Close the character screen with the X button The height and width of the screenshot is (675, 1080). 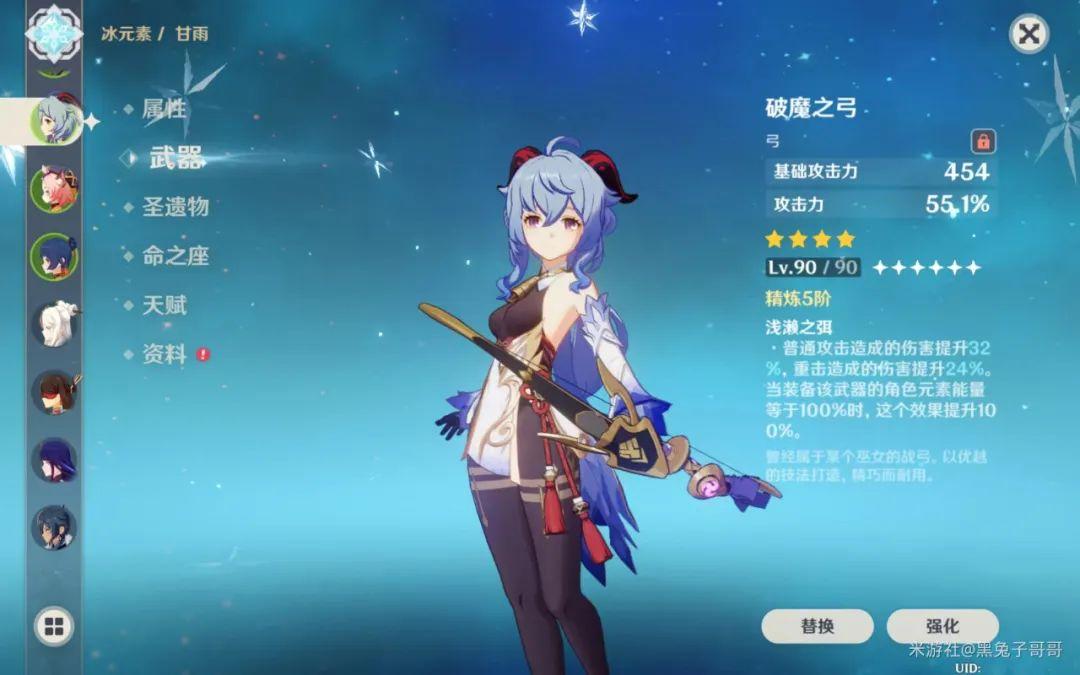pos(1028,34)
